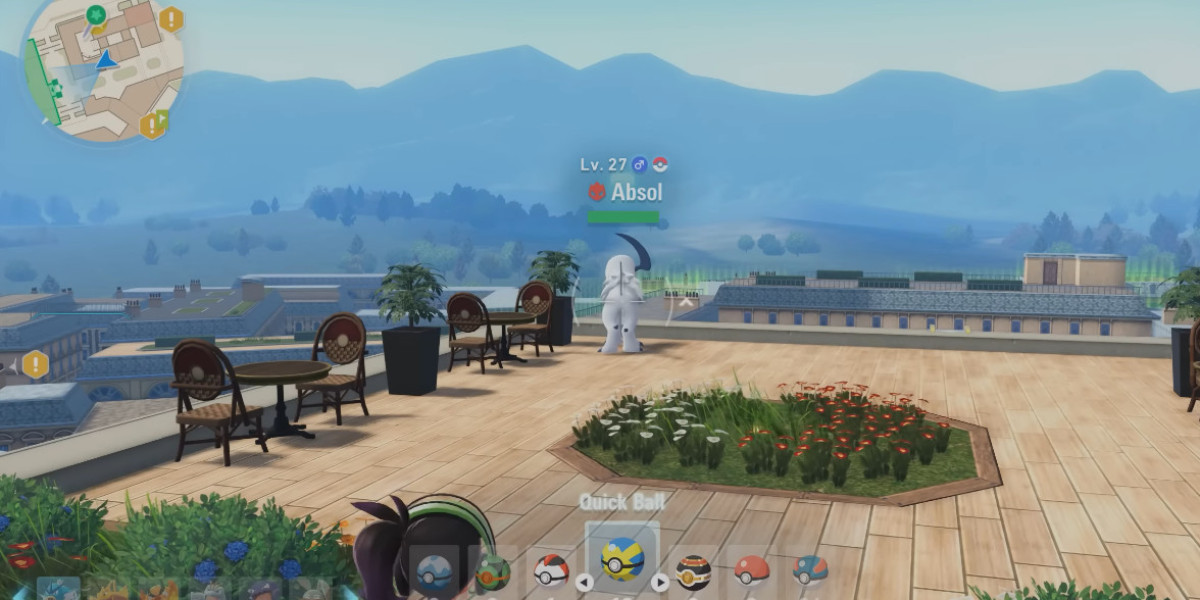Select the exclamation marker with green flag
1200x600 pixels.
coord(153,125)
